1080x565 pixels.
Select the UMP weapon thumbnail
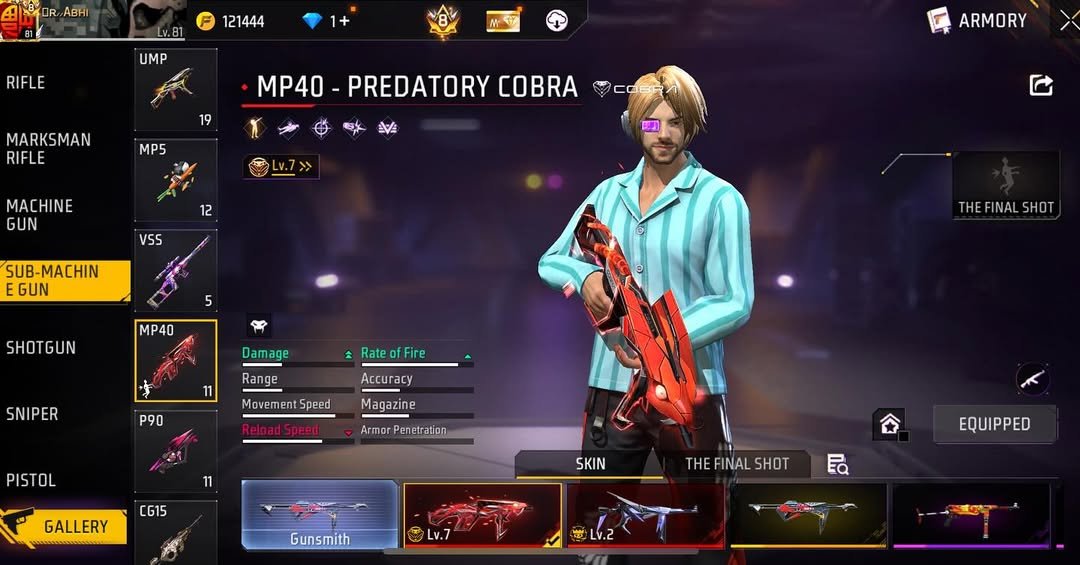pyautogui.click(x=175, y=90)
